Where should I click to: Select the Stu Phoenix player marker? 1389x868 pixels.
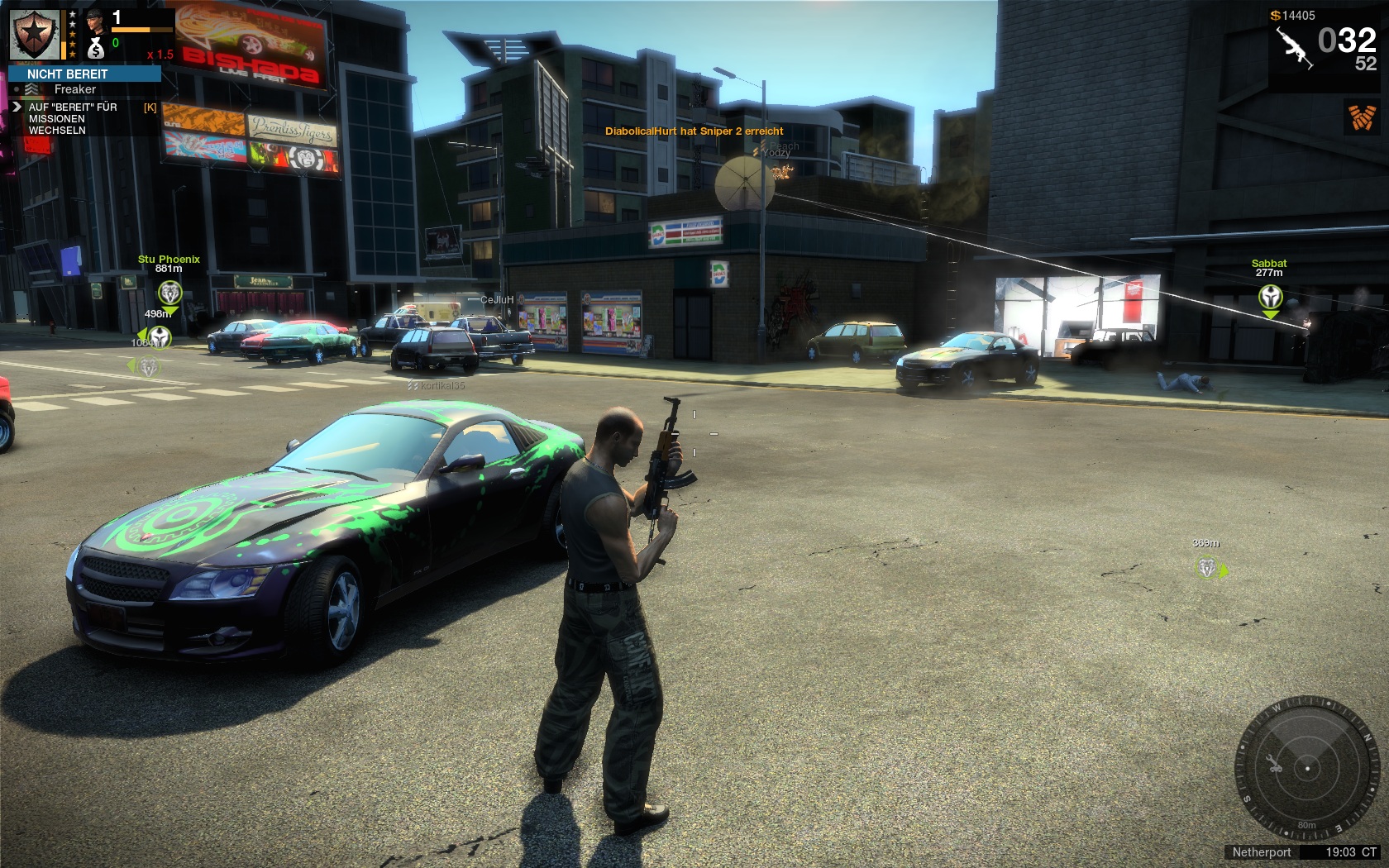coord(169,292)
